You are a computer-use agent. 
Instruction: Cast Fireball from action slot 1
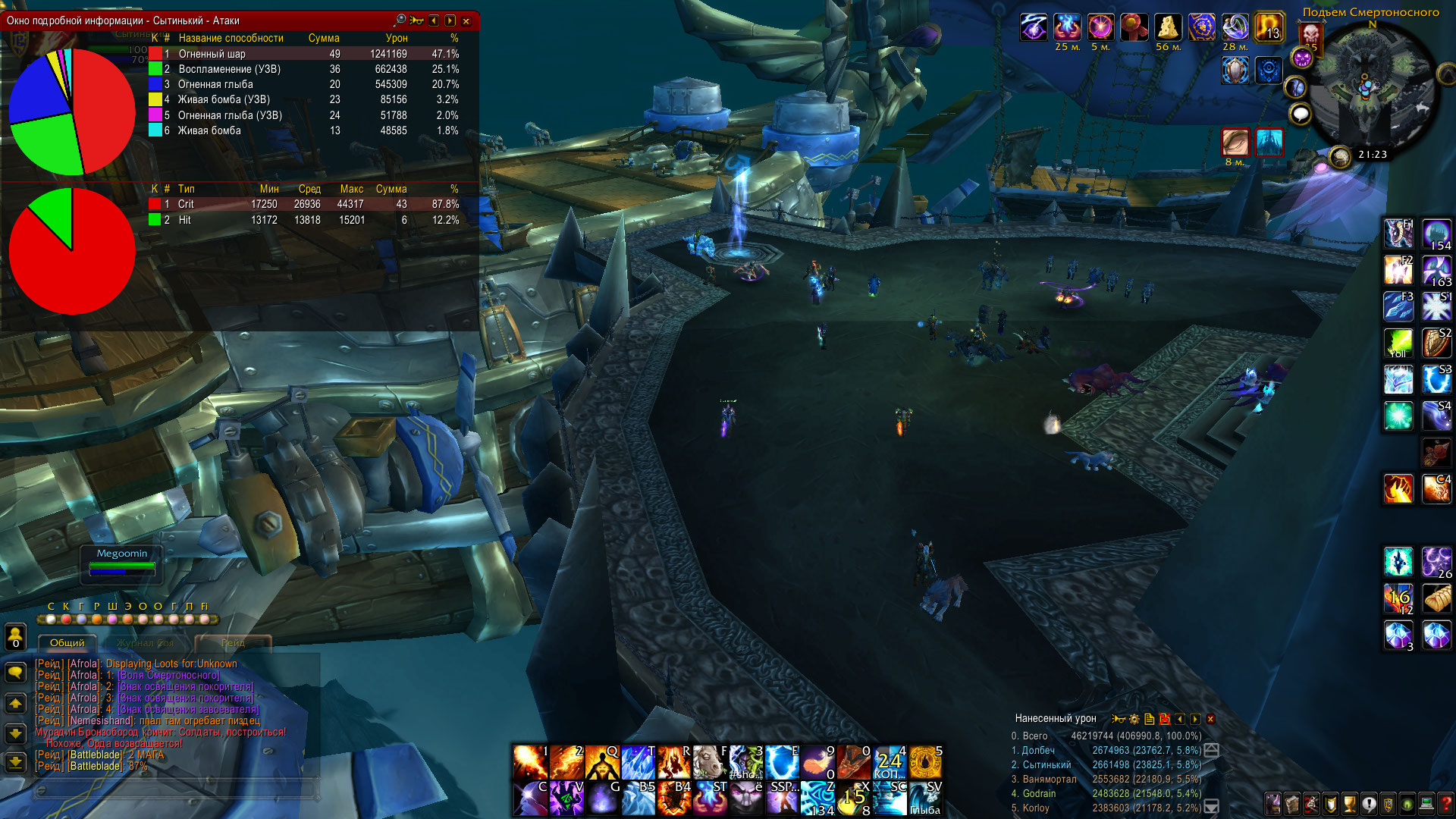(x=529, y=761)
